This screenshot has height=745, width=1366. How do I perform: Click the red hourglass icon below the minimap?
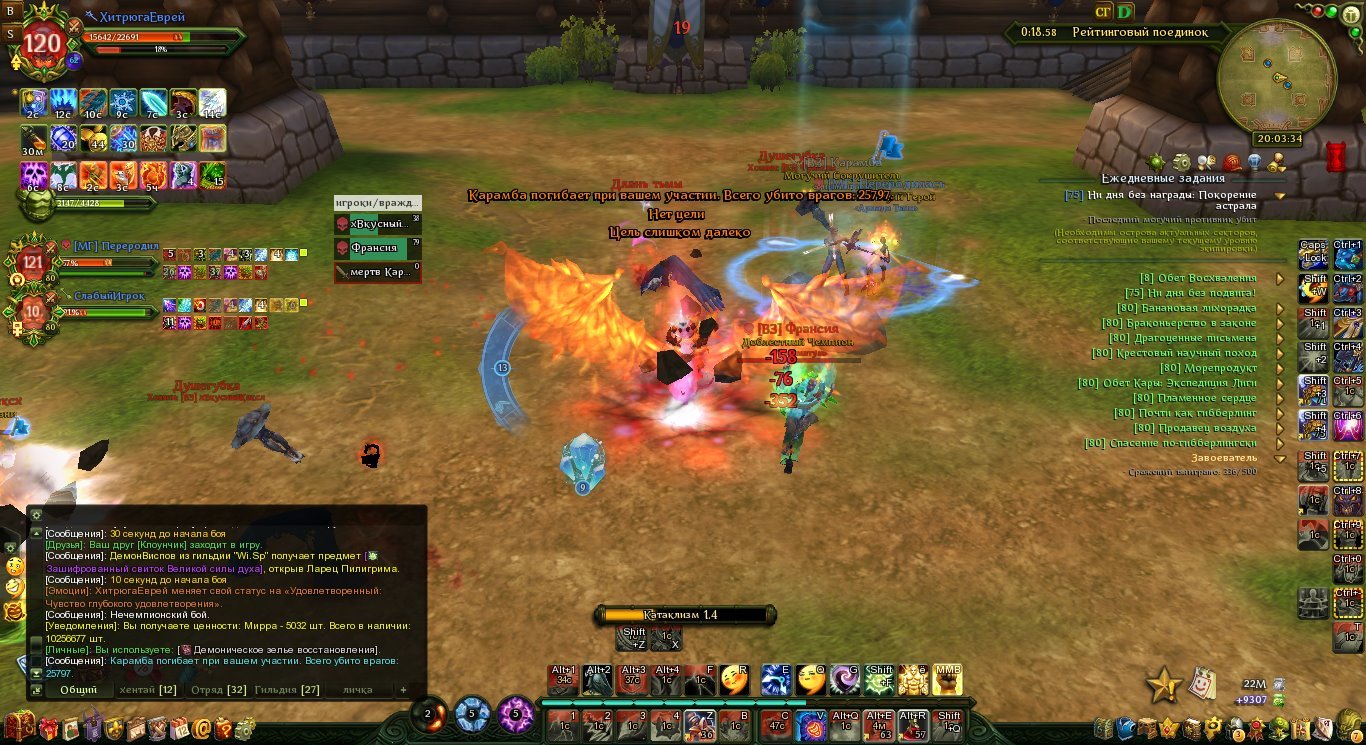(1336, 157)
